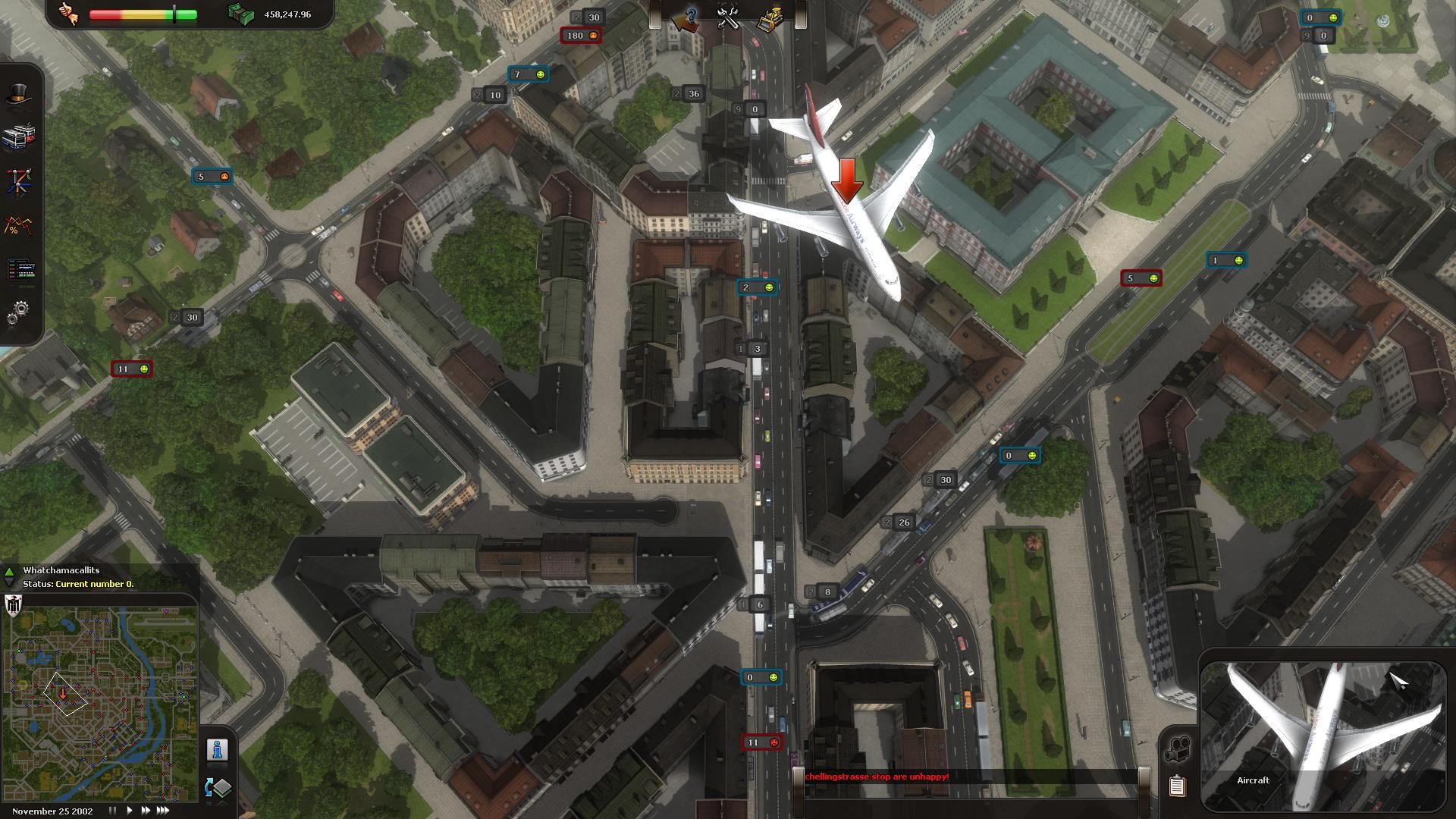Switch to the Aircraft info tab
The width and height of the screenshot is (1456, 819).
point(1253,780)
